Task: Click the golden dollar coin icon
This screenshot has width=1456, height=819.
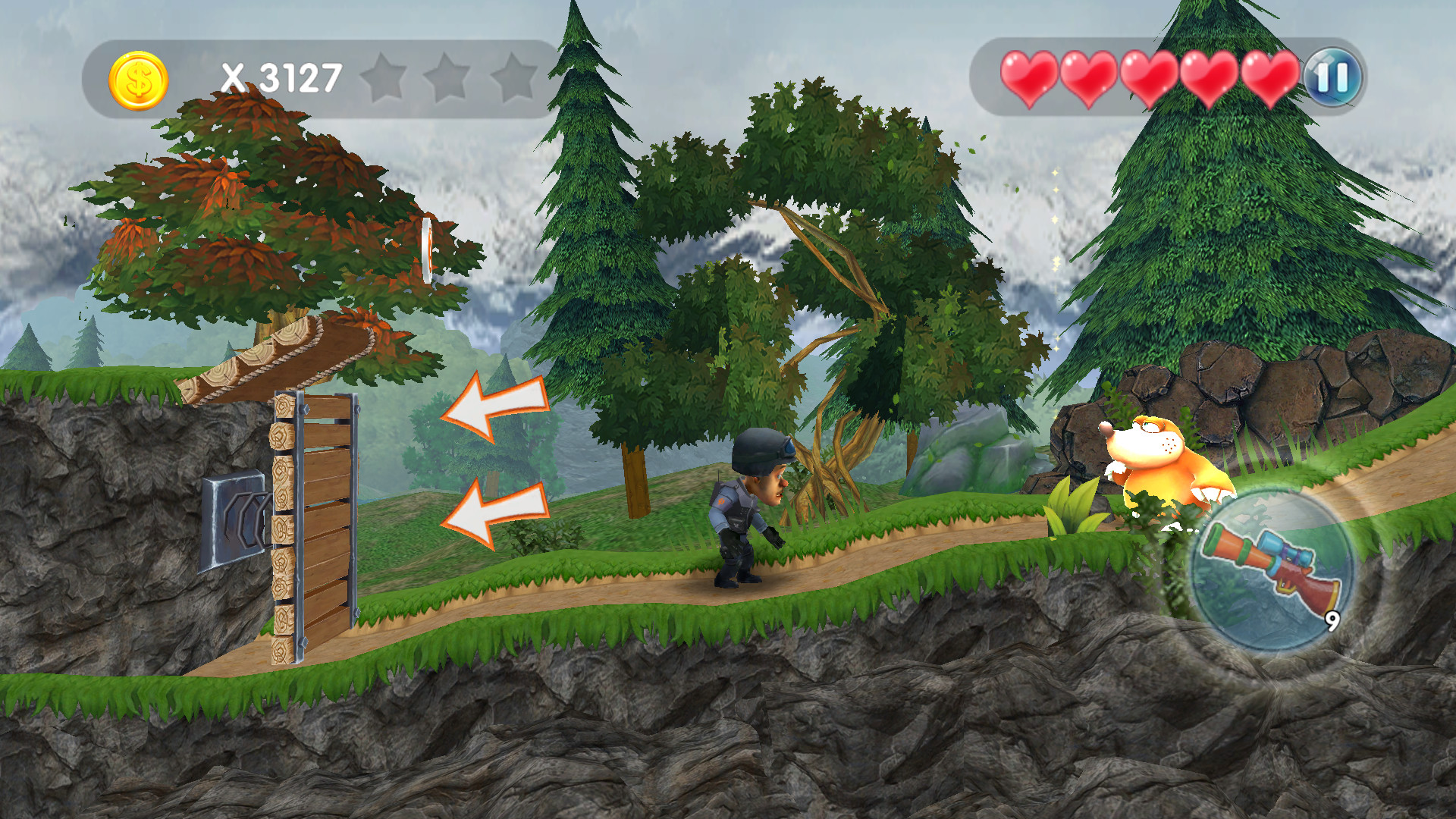Action: click(139, 78)
